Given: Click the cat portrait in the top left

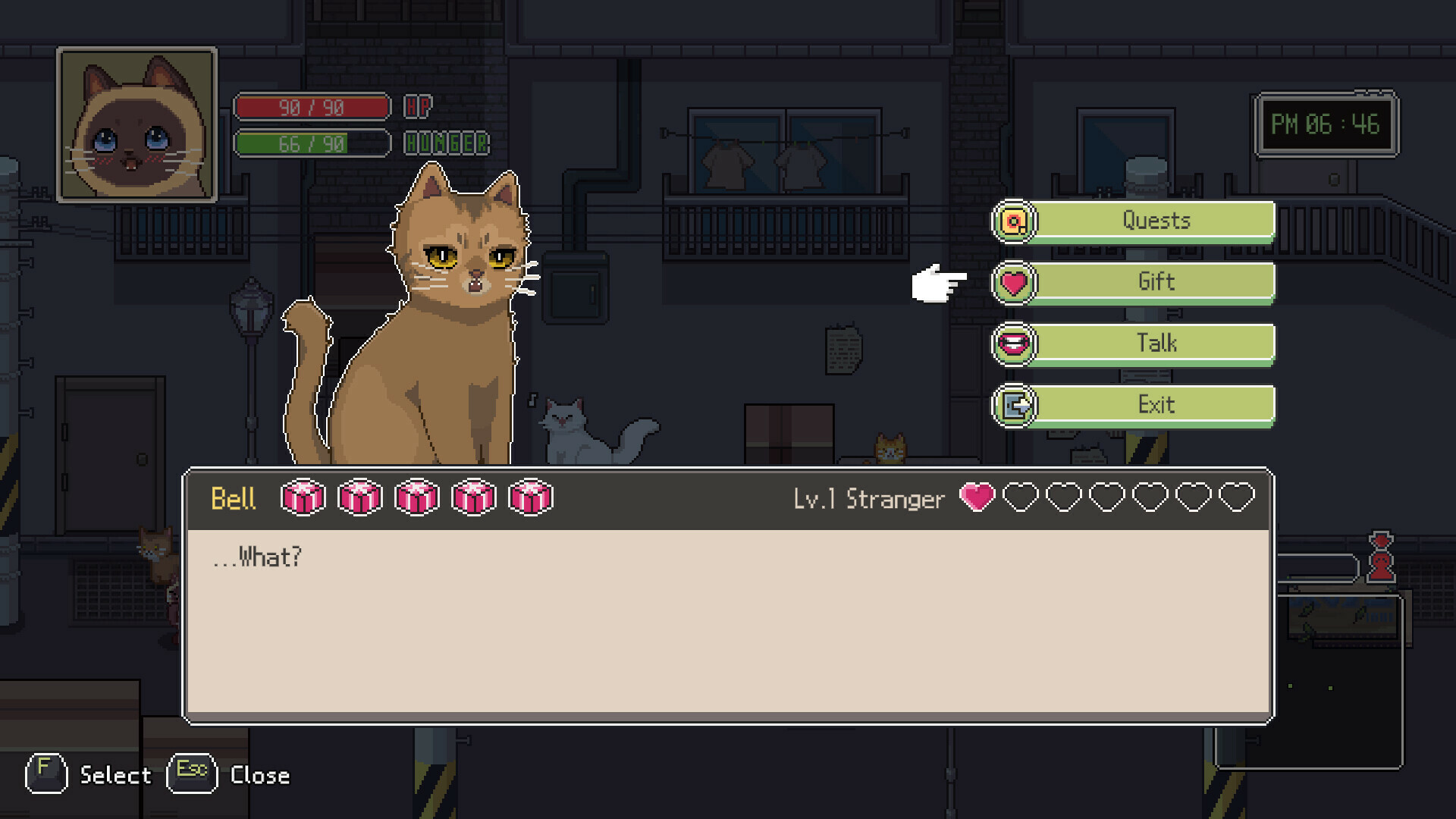Looking at the screenshot, I should pos(139,125).
